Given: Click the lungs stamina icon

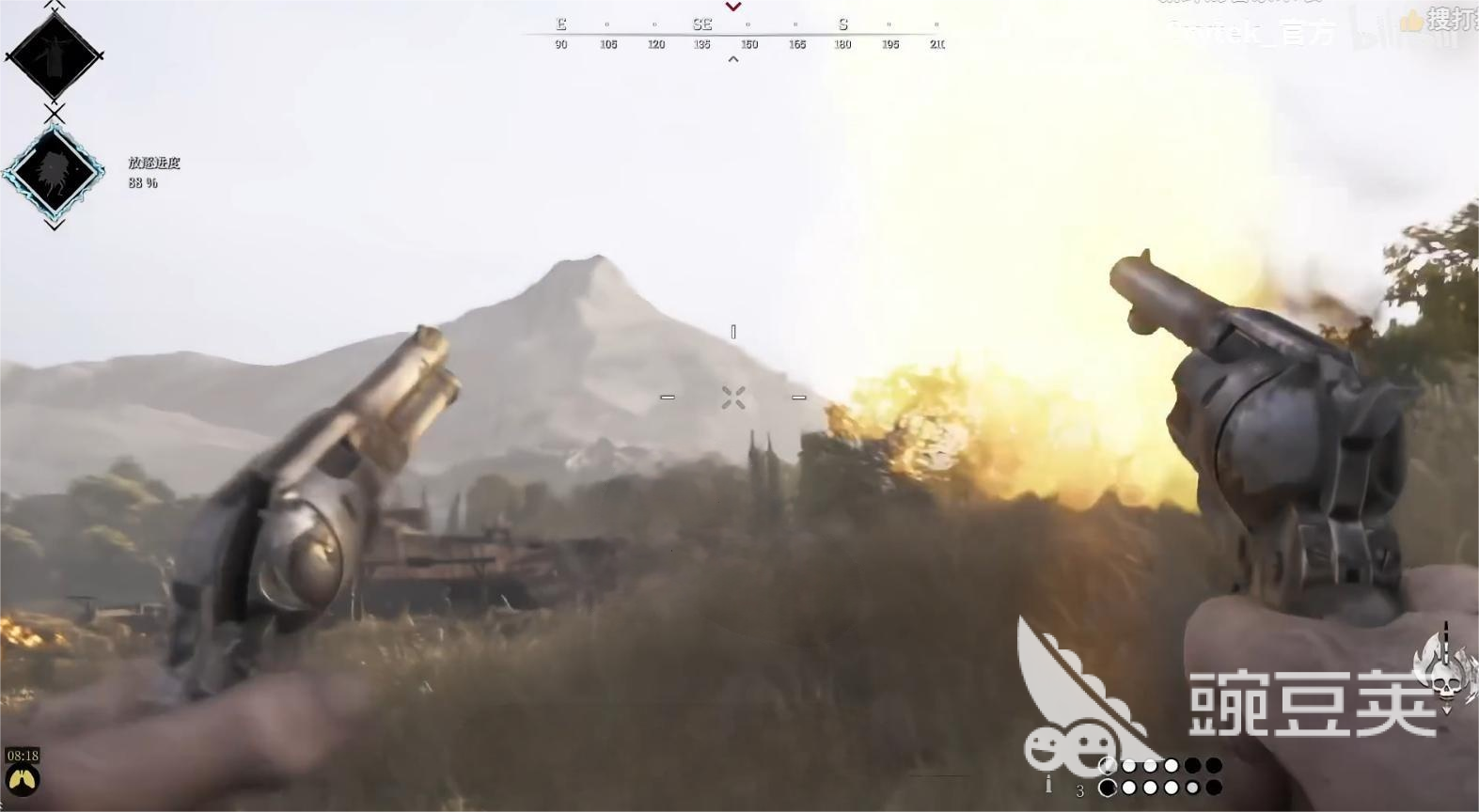Looking at the screenshot, I should tap(22, 780).
